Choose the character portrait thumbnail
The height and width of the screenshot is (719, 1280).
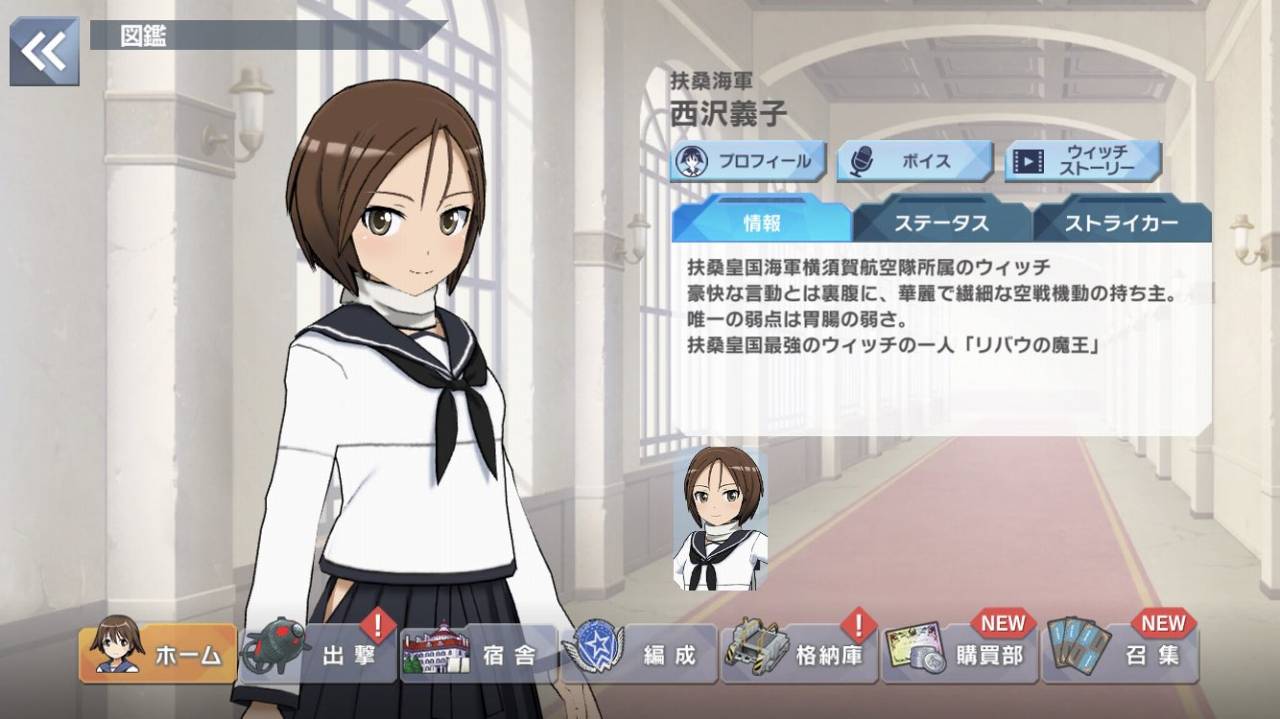pos(720,519)
